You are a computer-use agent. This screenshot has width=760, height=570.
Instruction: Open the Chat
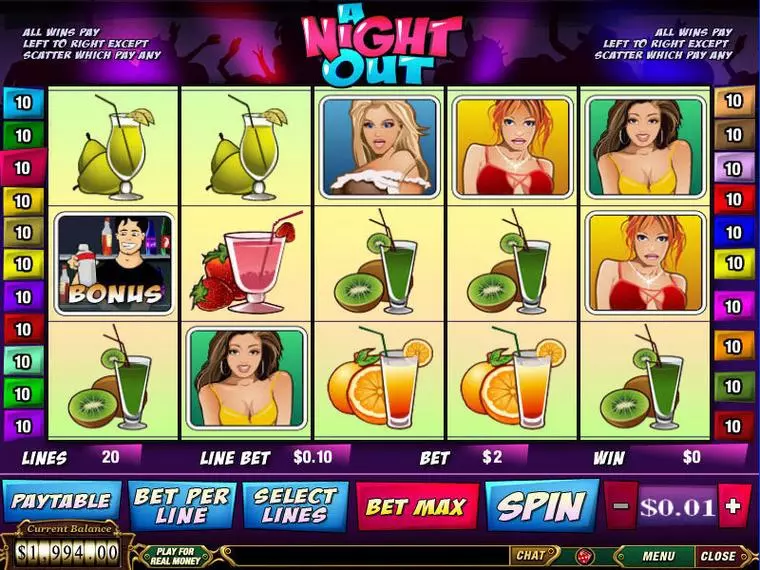[x=530, y=556]
